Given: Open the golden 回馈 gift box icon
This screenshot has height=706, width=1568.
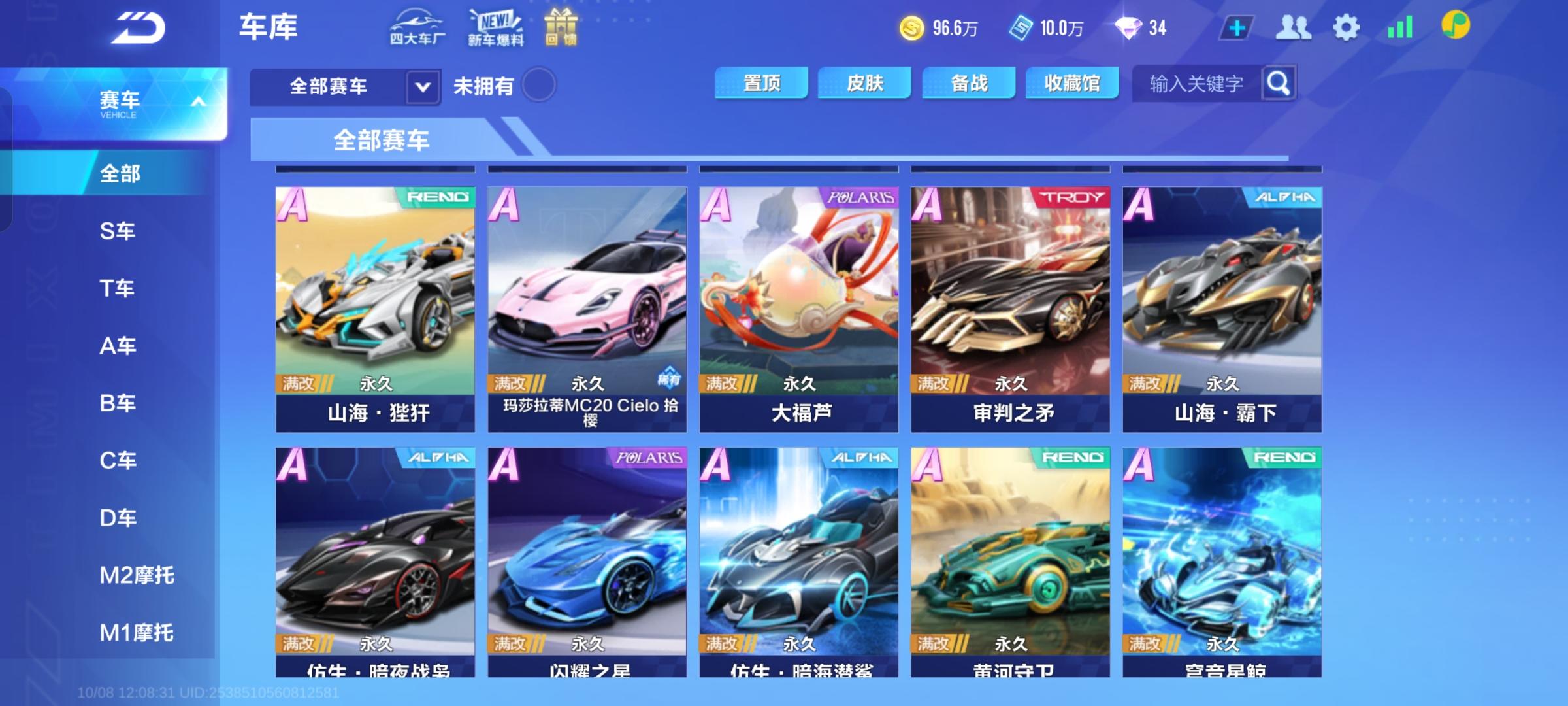Looking at the screenshot, I should point(560,27).
